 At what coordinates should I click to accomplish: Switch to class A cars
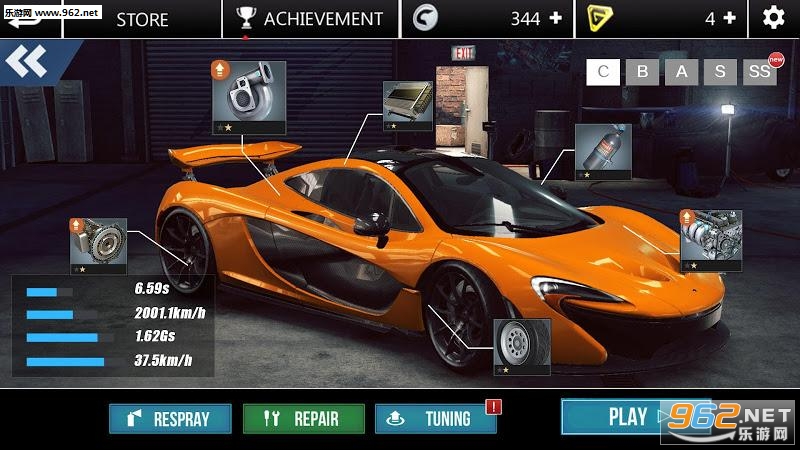[681, 72]
